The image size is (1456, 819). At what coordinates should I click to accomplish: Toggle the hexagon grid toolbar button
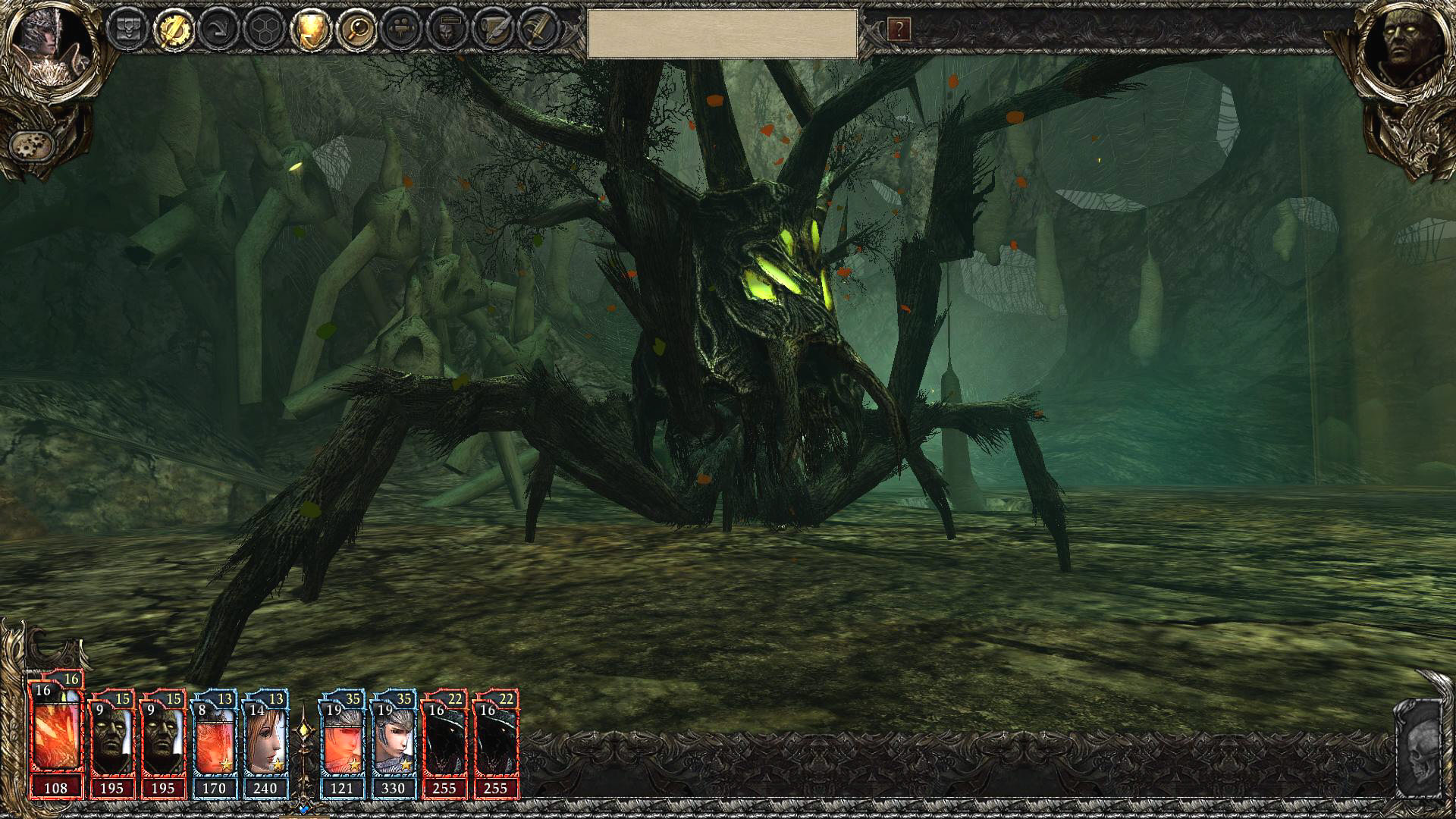pos(264,30)
